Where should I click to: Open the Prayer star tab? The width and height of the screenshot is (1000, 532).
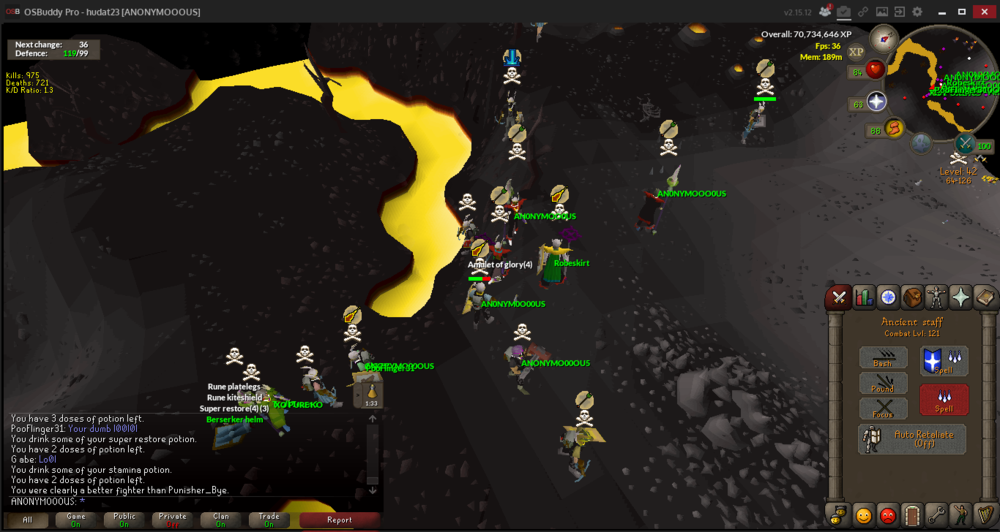pyautogui.click(x=961, y=297)
